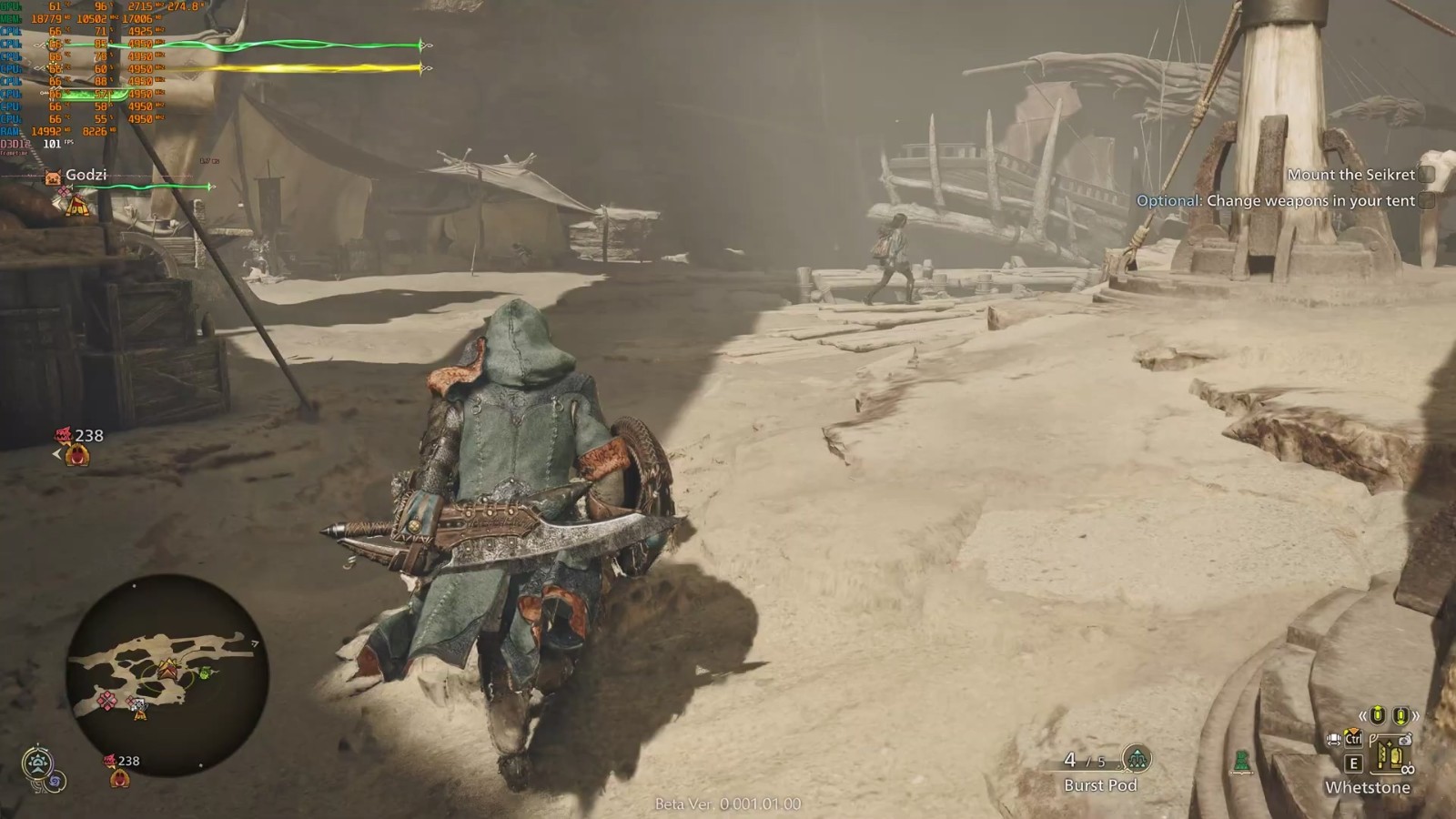Viewport: 1456px width, 819px height.
Task: Click the green monster marker on the minimap
Action: pos(206,673)
